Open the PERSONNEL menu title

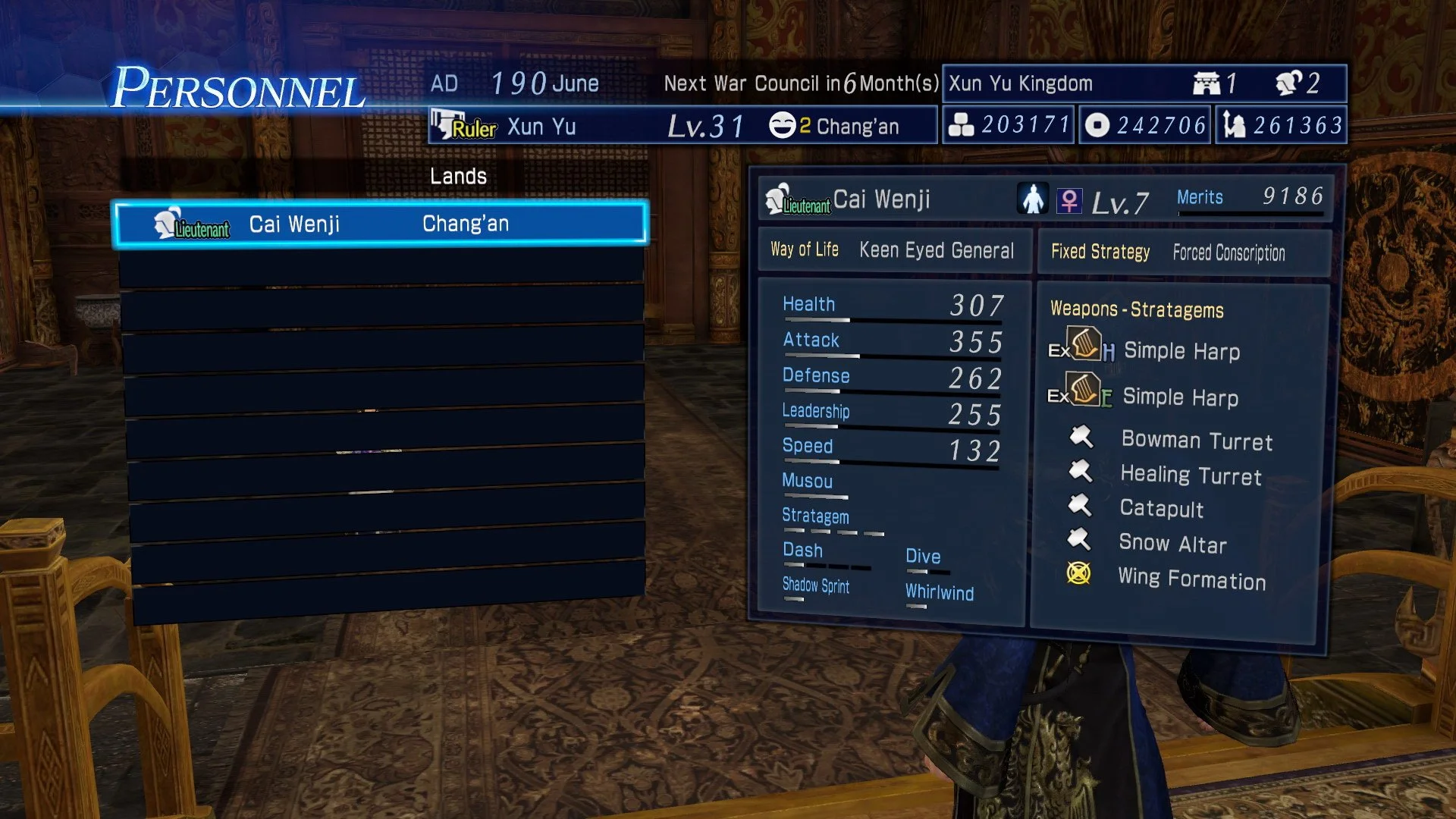pyautogui.click(x=239, y=86)
